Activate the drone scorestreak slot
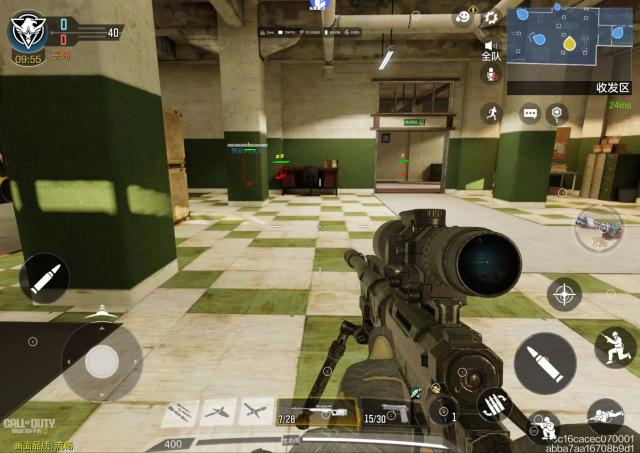The image size is (640, 453). click(x=254, y=411)
